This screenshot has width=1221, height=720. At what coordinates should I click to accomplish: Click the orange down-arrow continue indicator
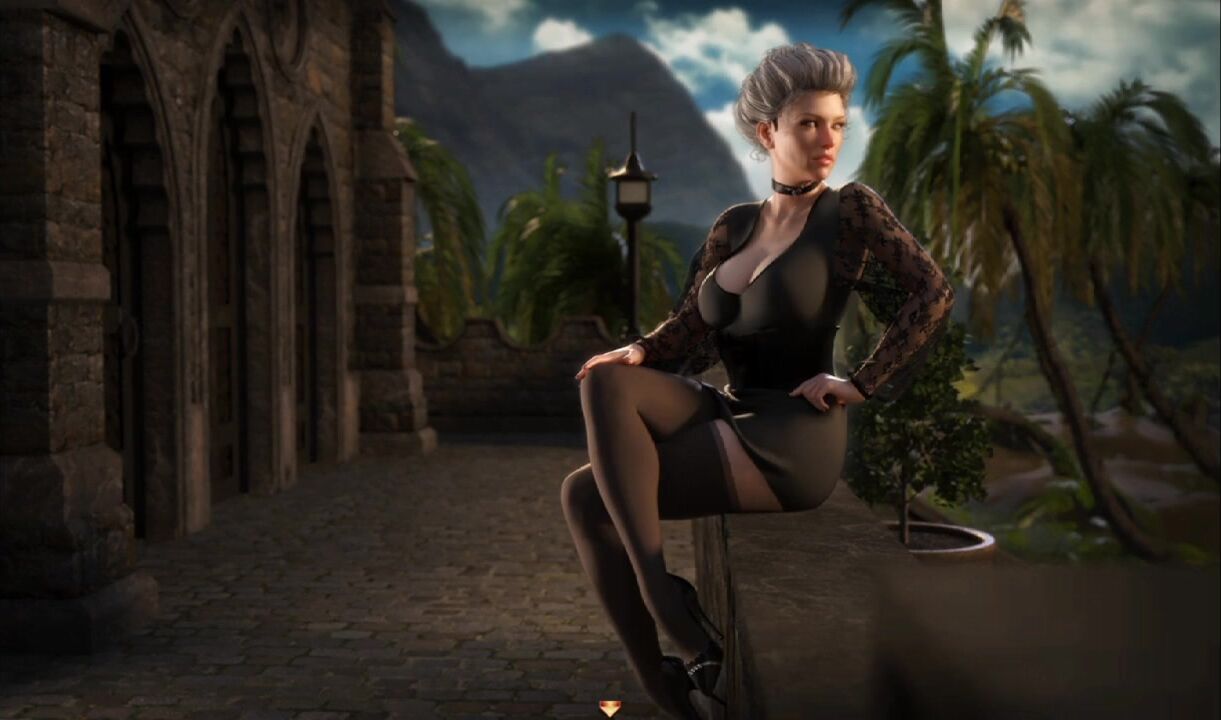tap(609, 708)
